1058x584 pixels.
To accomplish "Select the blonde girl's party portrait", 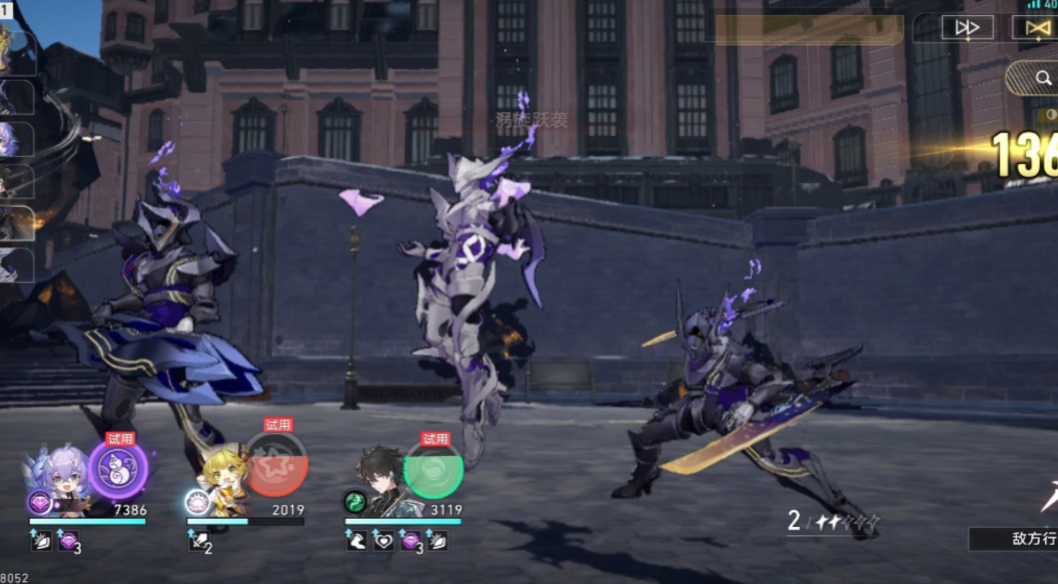I will [221, 482].
